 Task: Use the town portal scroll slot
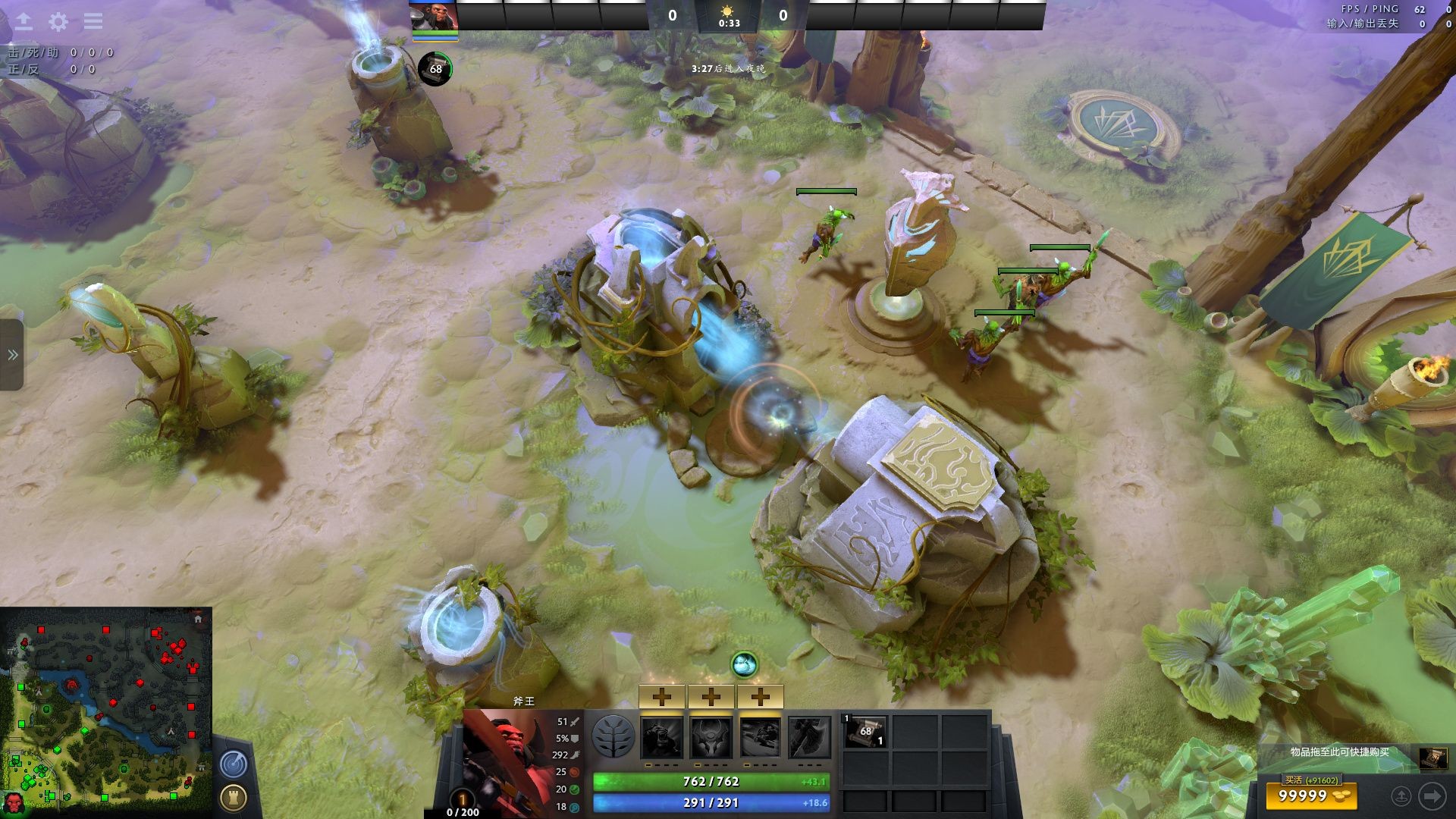[x=864, y=732]
